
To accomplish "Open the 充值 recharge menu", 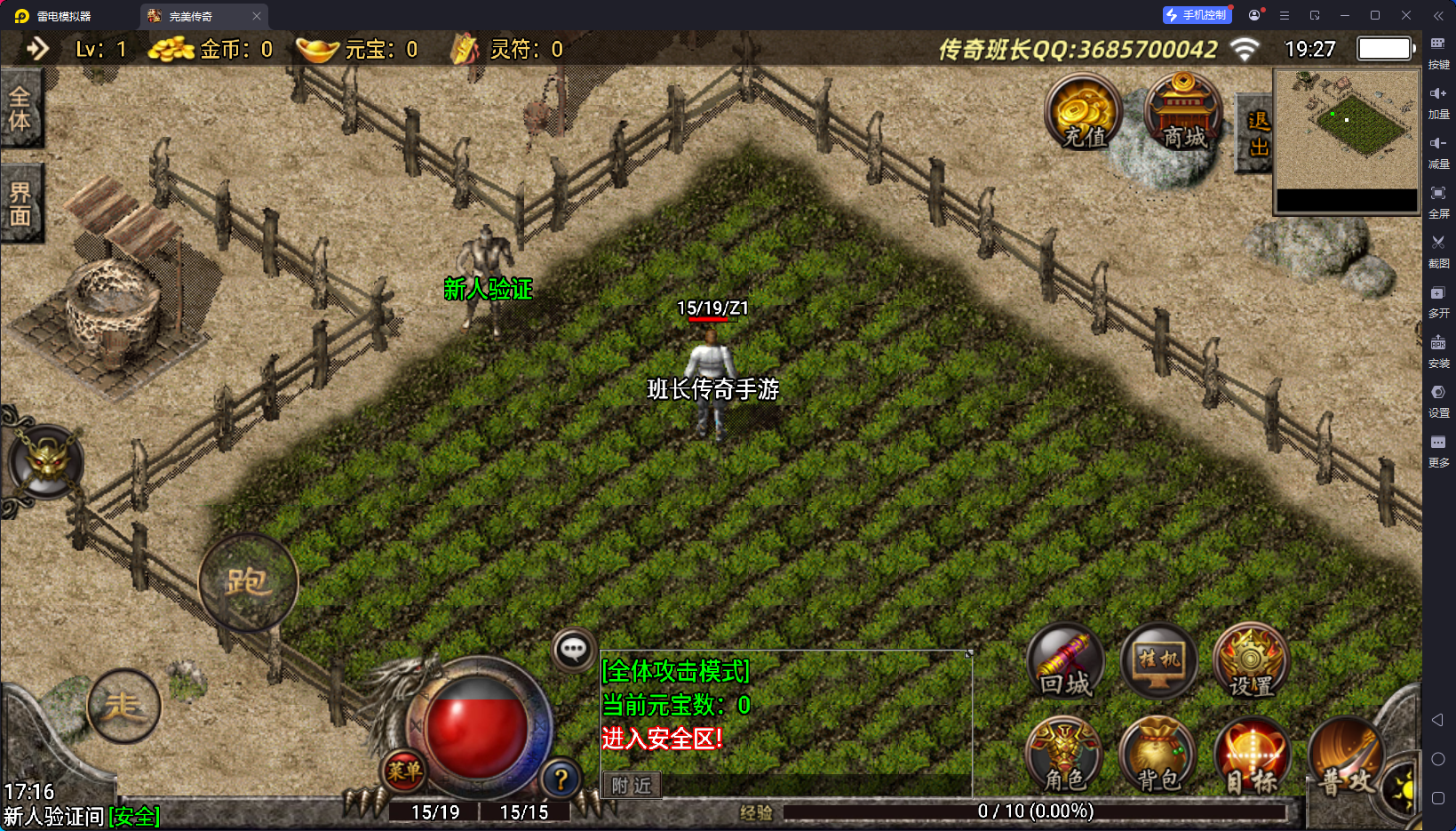I will click(x=1083, y=112).
